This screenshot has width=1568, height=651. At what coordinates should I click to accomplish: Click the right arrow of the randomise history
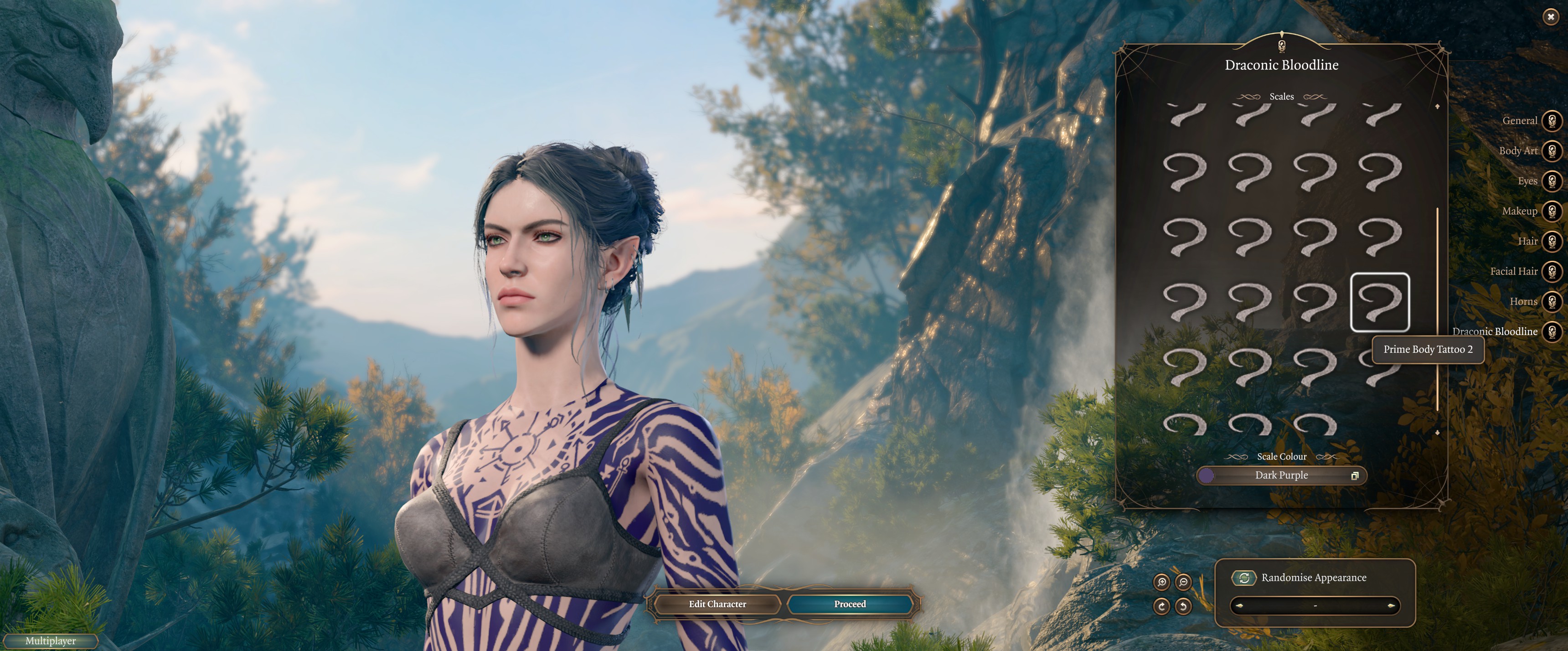(1390, 606)
